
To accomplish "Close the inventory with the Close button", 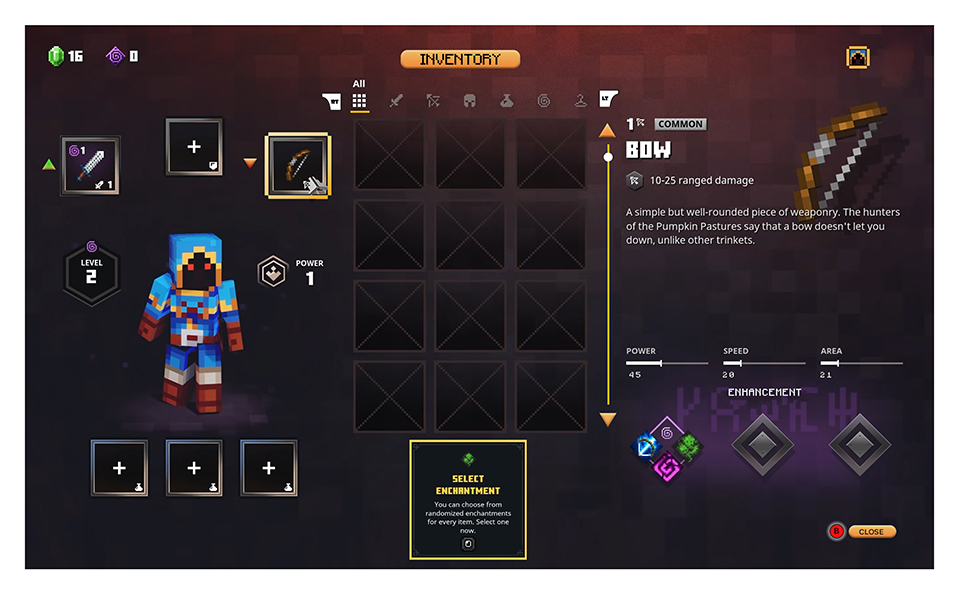I will (x=870, y=531).
